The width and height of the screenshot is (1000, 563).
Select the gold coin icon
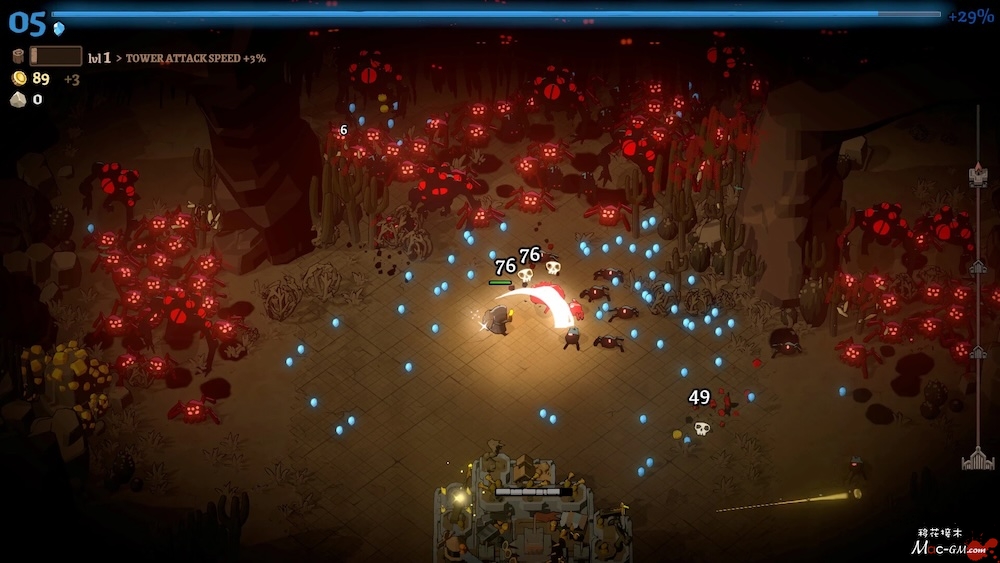(19, 78)
